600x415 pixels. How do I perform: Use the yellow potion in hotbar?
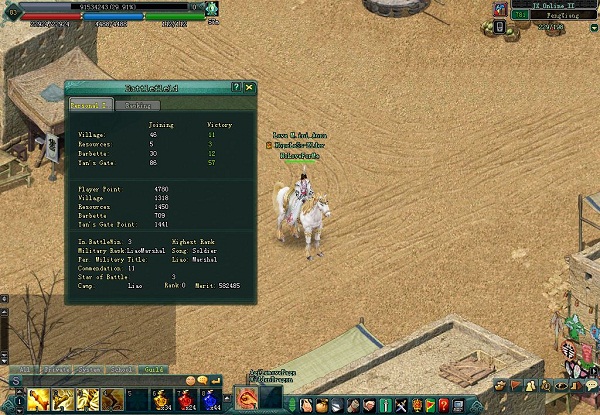coord(160,401)
